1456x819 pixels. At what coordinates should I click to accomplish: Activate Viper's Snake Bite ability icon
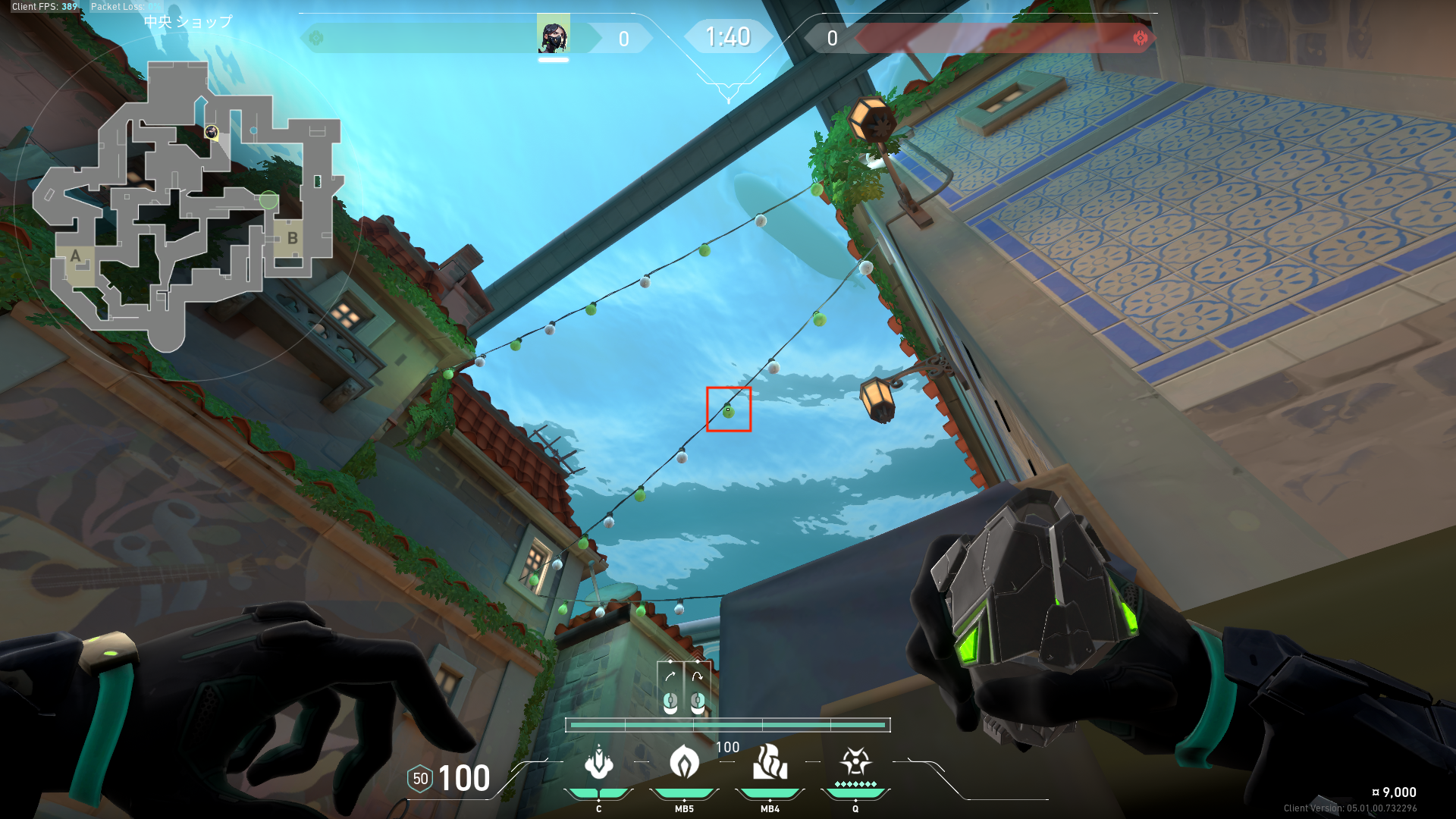pos(598,762)
